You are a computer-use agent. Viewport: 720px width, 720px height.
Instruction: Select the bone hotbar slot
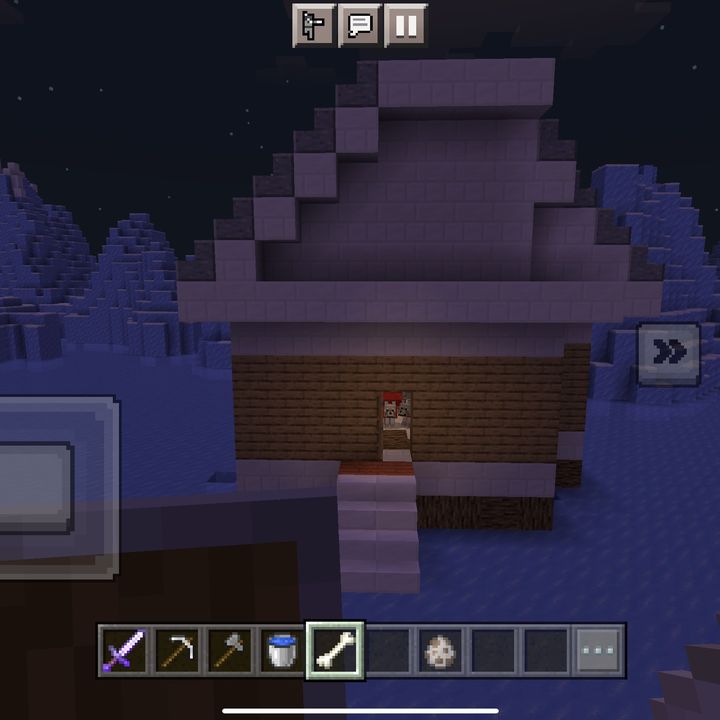(335, 651)
